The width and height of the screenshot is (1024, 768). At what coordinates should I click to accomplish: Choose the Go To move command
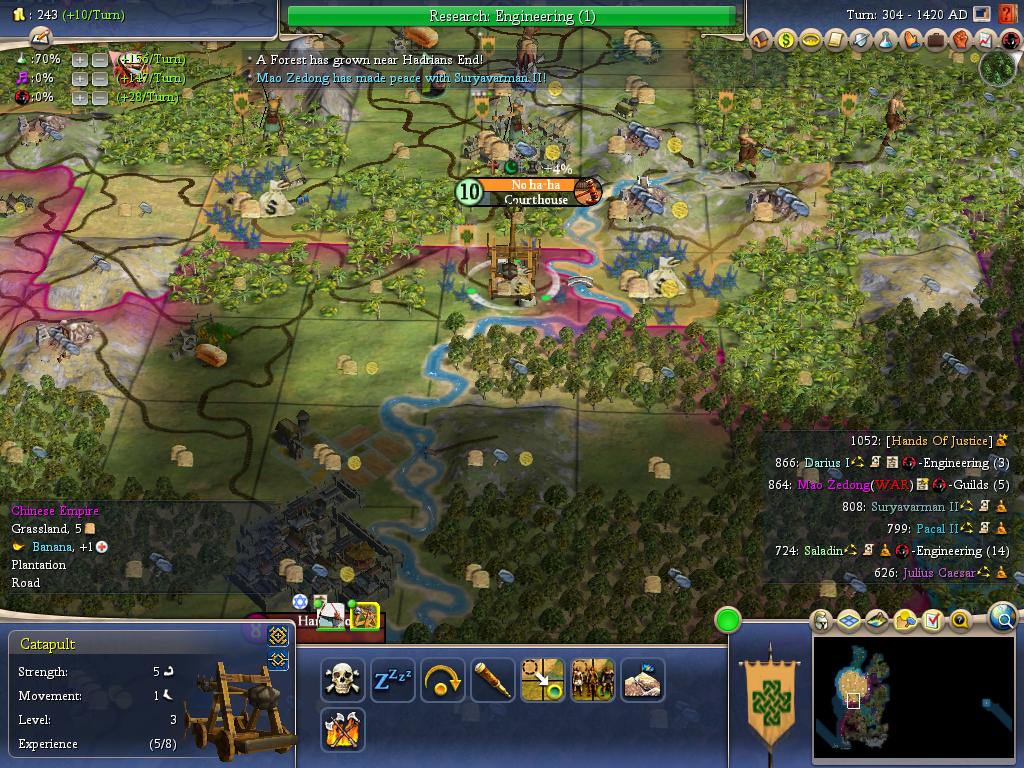tap(543, 680)
